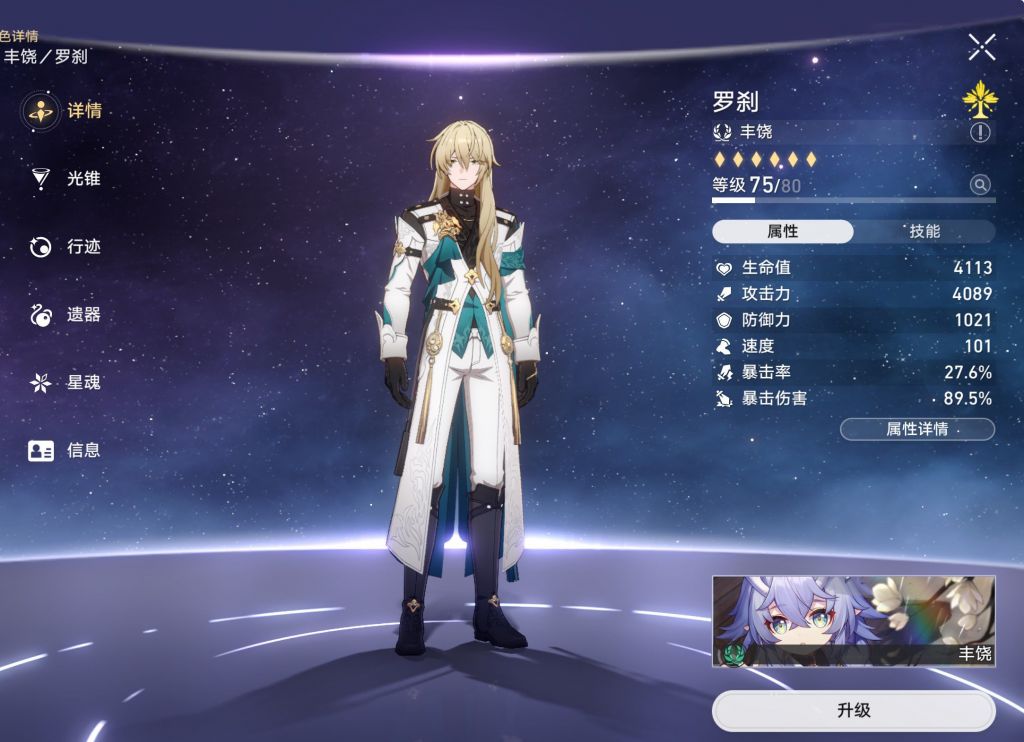The width and height of the screenshot is (1024, 742).
Task: Close the character screen with the X
Action: tap(981, 46)
